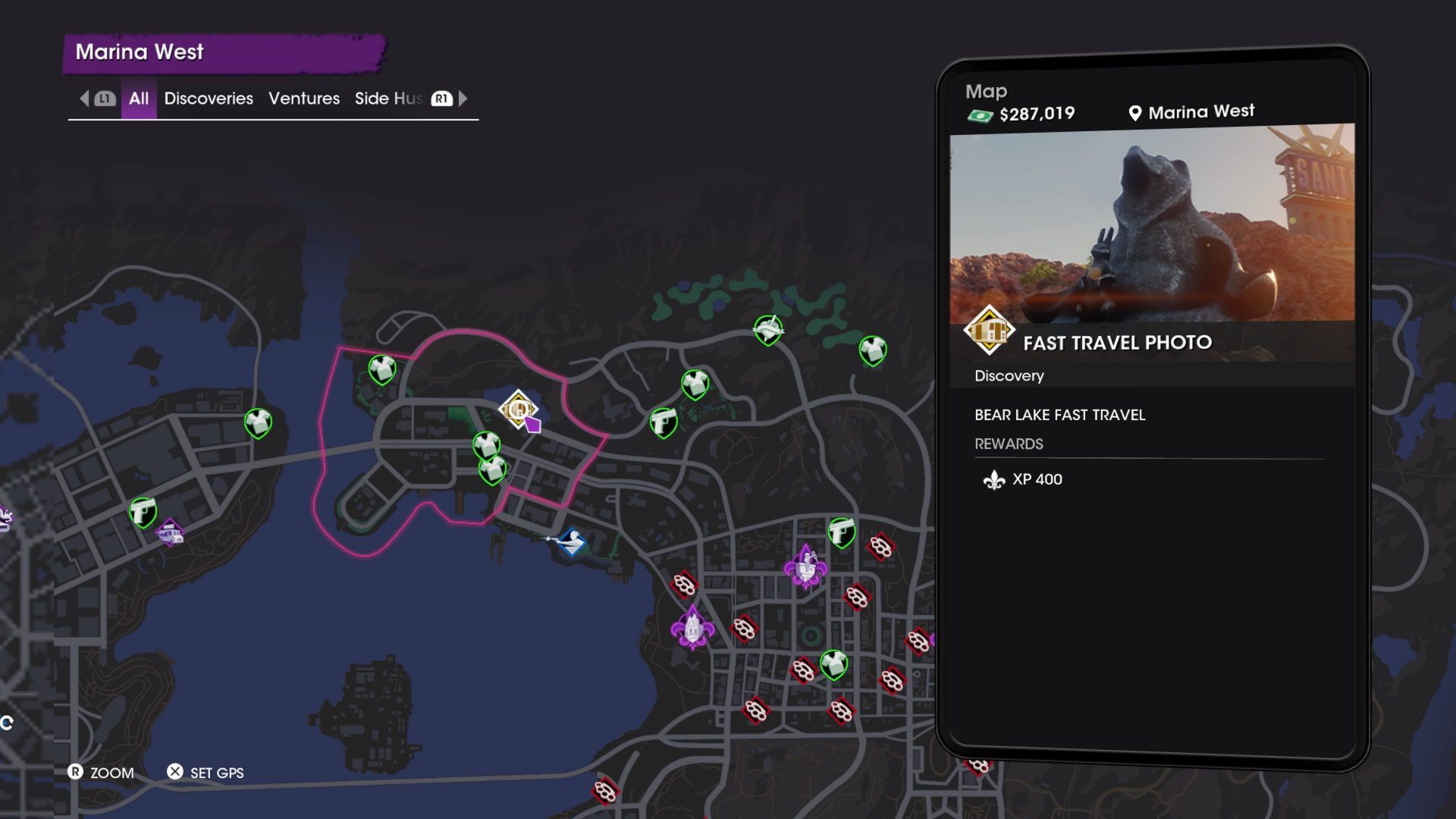This screenshot has width=1456, height=819.
Task: Select the t-shirt clothing store icon top right
Action: pyautogui.click(x=871, y=349)
